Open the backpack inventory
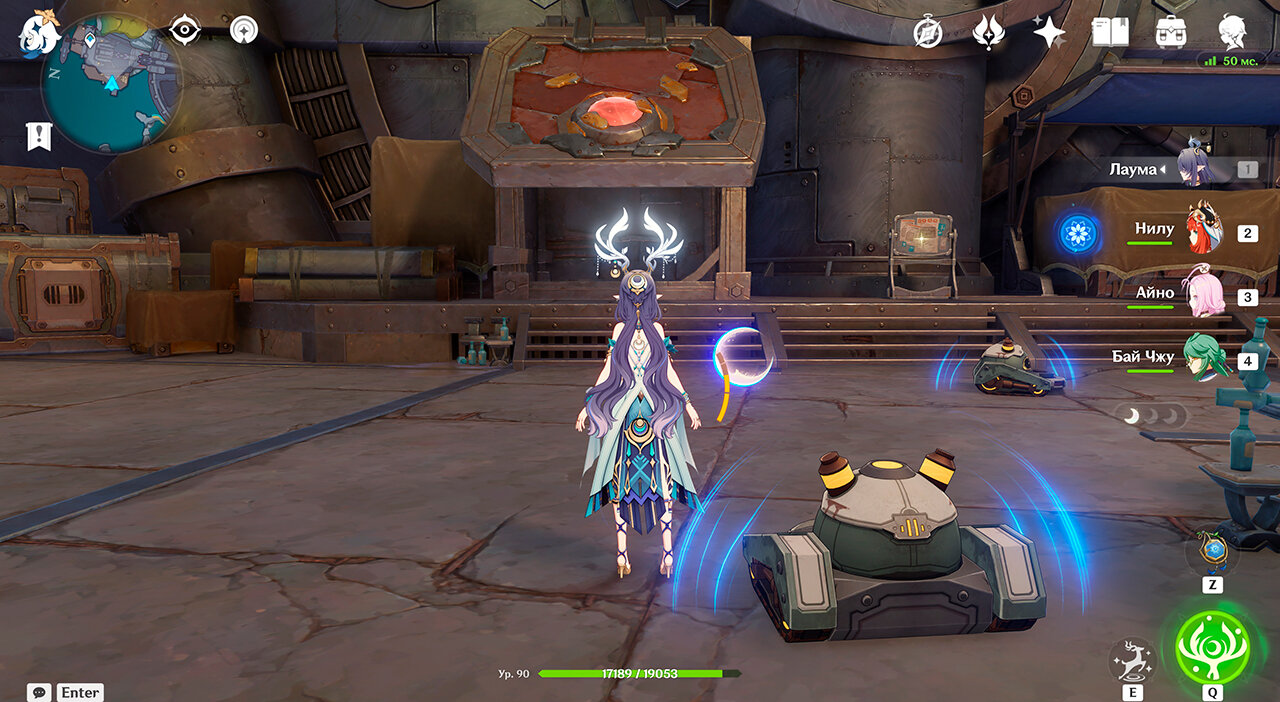 1170,32
